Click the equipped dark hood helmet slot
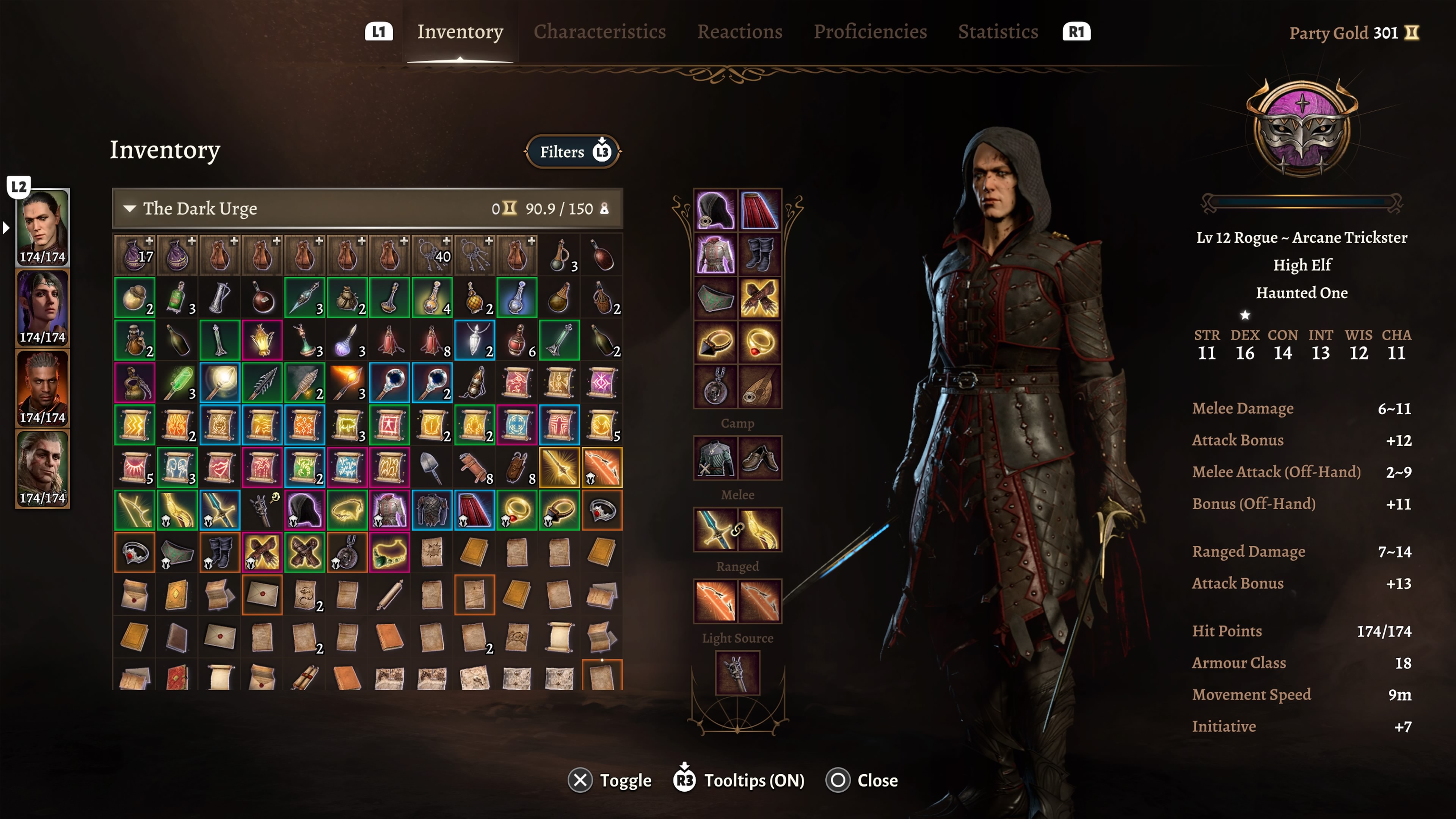Viewport: 1456px width, 819px height. click(x=715, y=210)
